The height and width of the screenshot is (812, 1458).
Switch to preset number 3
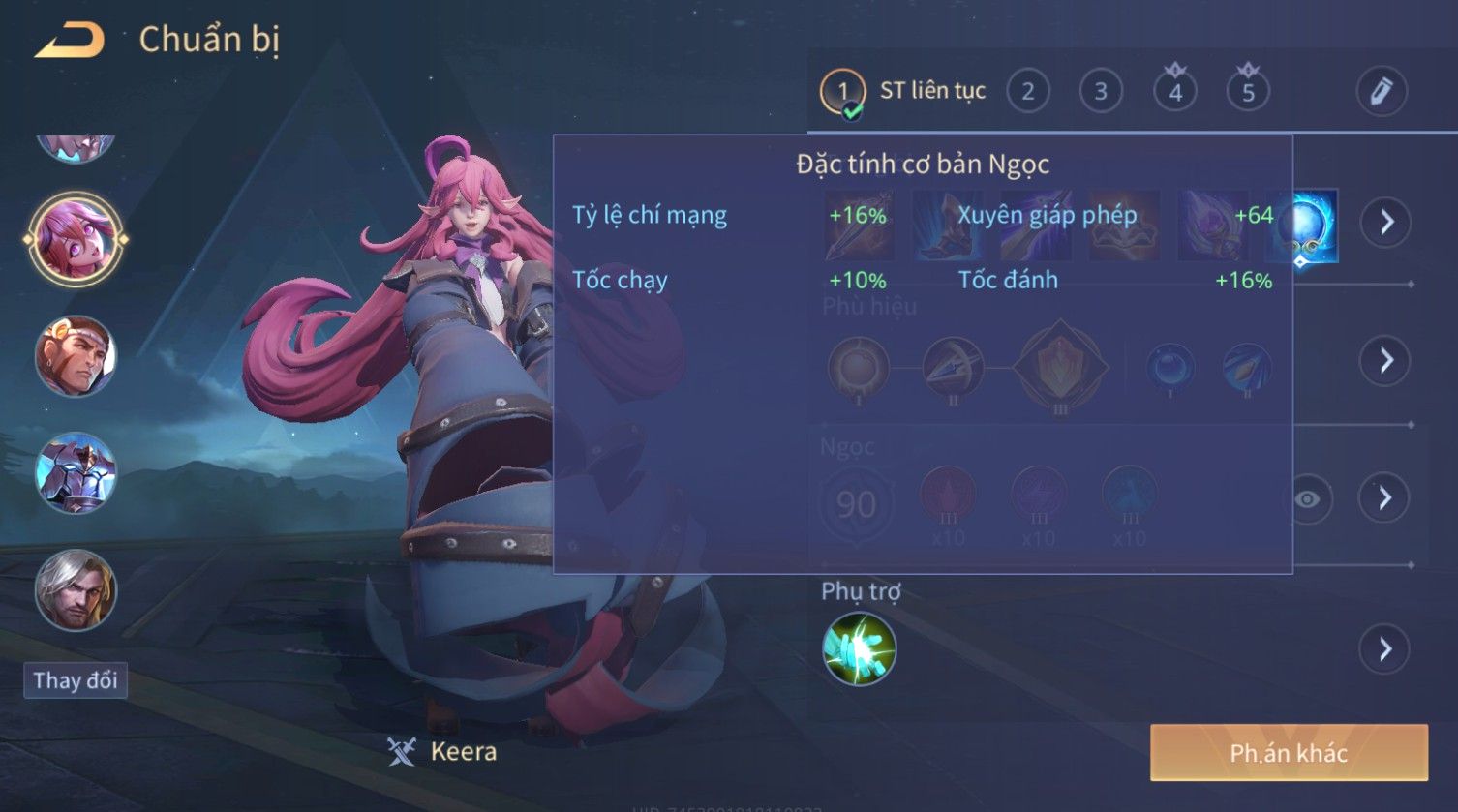pos(1101,92)
